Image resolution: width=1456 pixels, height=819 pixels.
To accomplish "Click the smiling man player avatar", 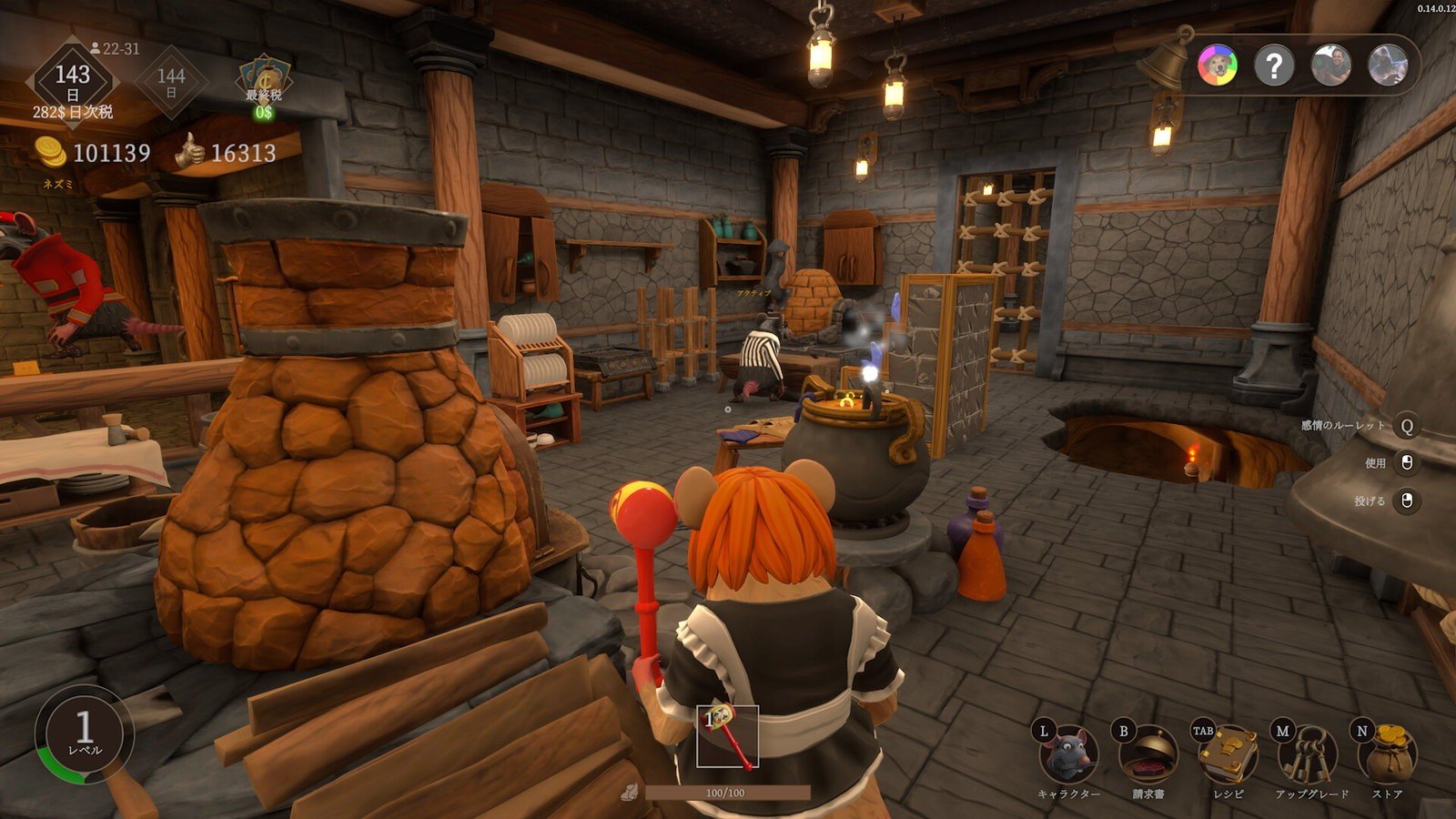I will [1331, 66].
